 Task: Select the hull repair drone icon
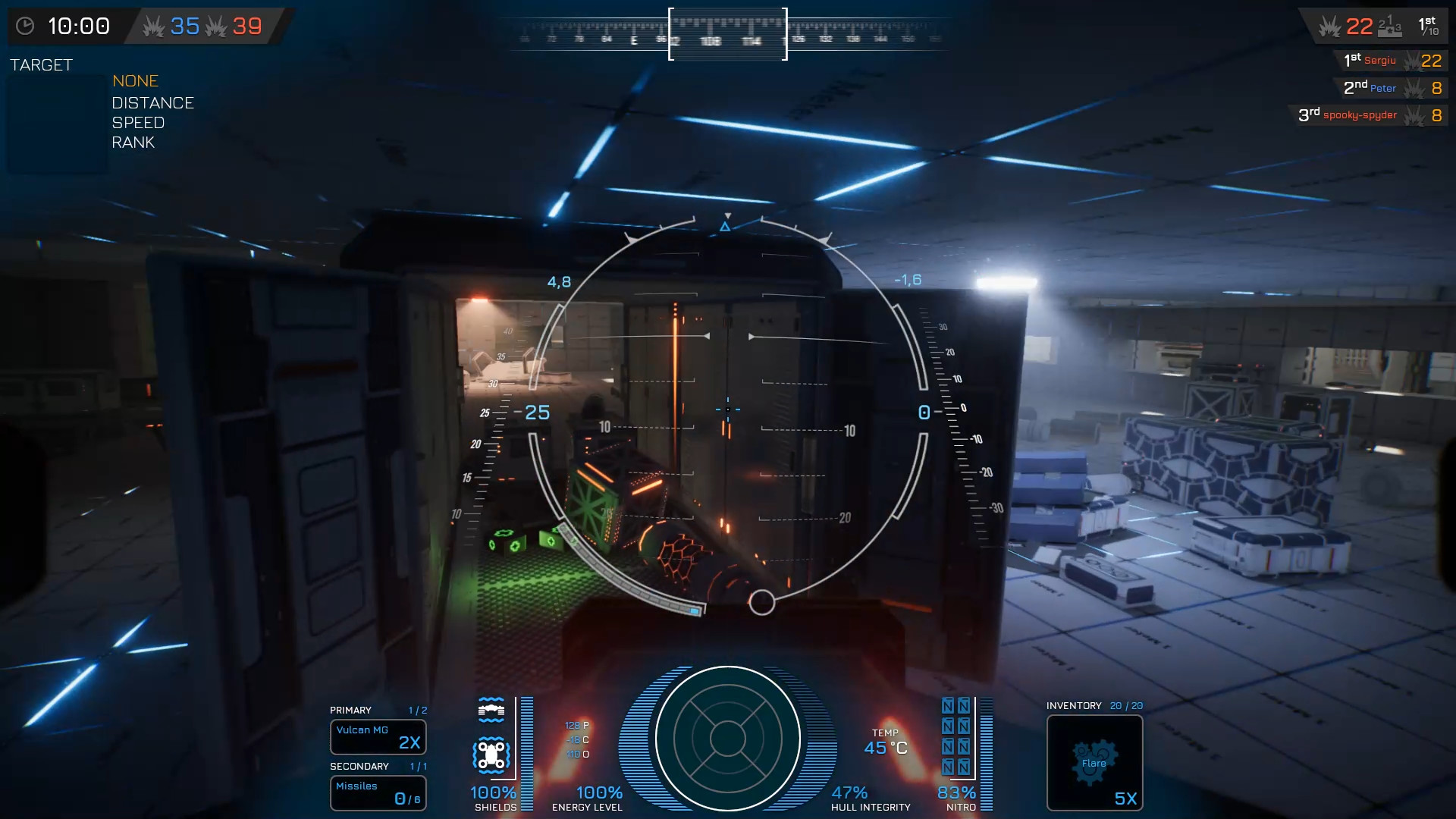(491, 753)
